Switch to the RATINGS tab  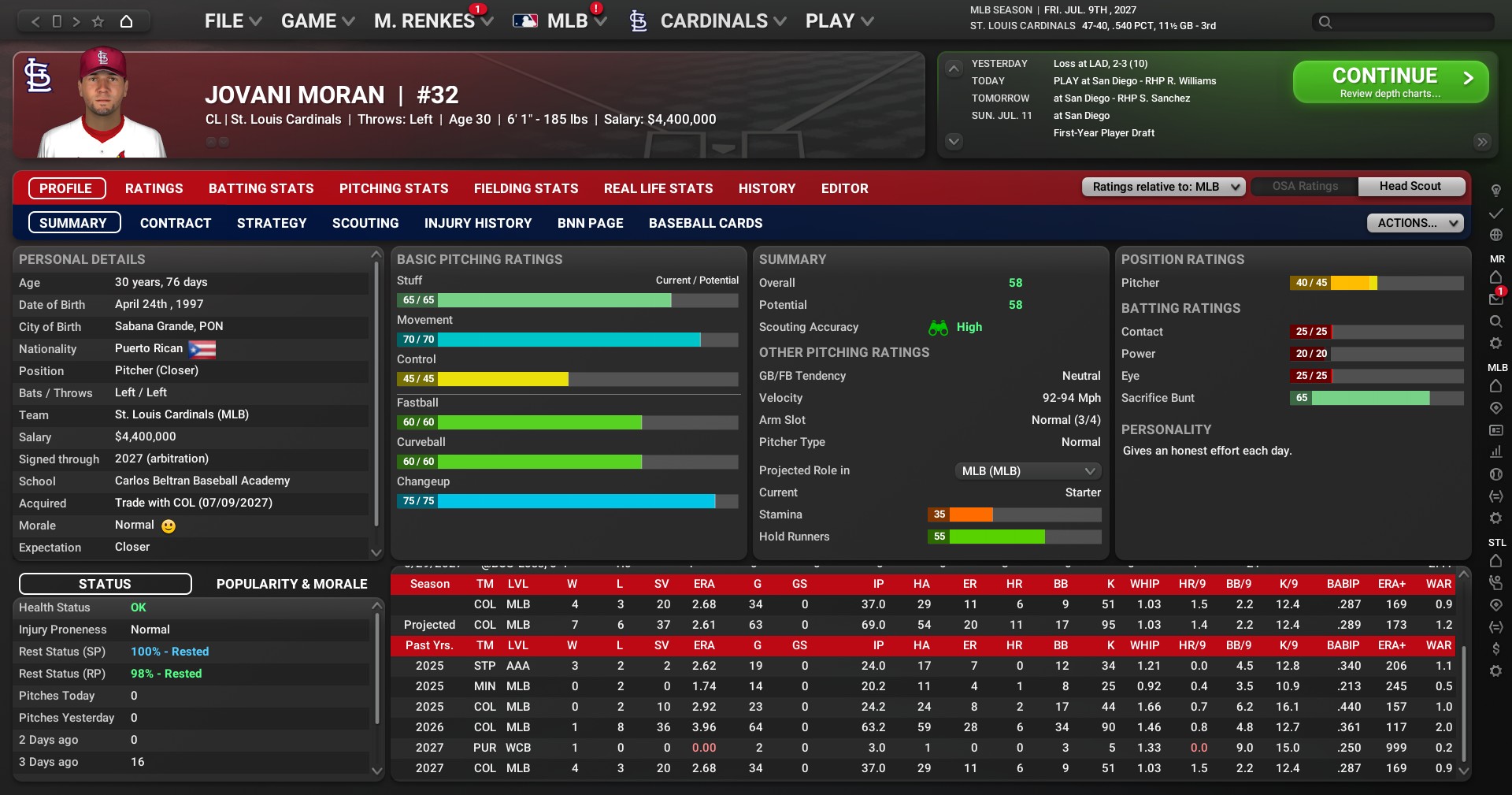click(154, 188)
